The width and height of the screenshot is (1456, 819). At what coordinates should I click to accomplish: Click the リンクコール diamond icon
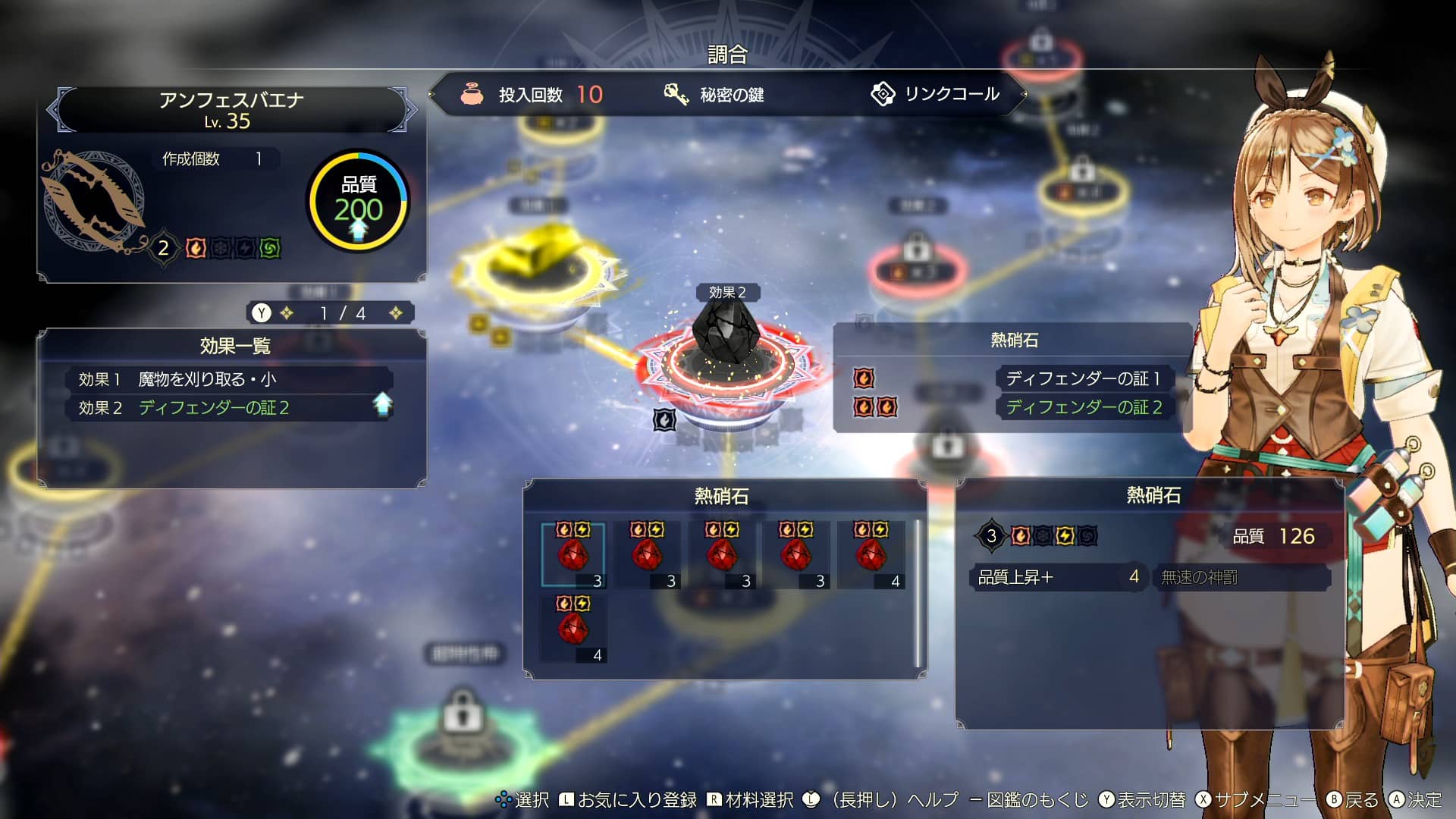[x=882, y=94]
